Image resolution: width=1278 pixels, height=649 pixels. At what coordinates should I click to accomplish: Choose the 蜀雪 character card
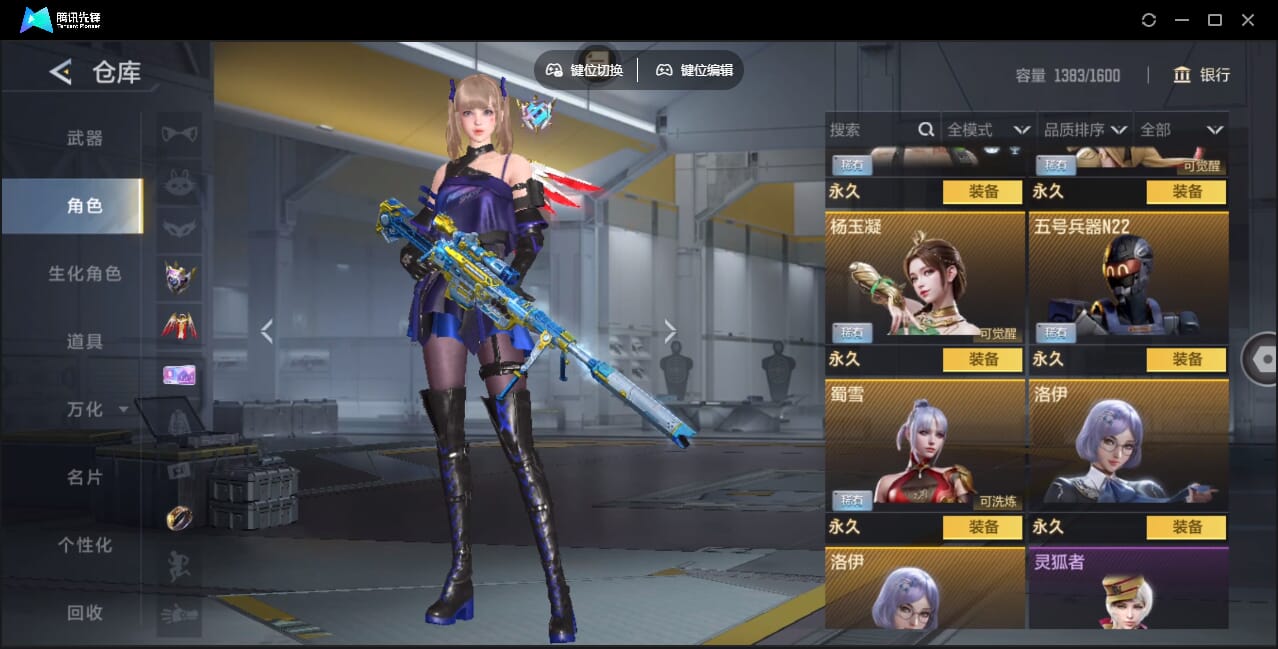point(924,445)
